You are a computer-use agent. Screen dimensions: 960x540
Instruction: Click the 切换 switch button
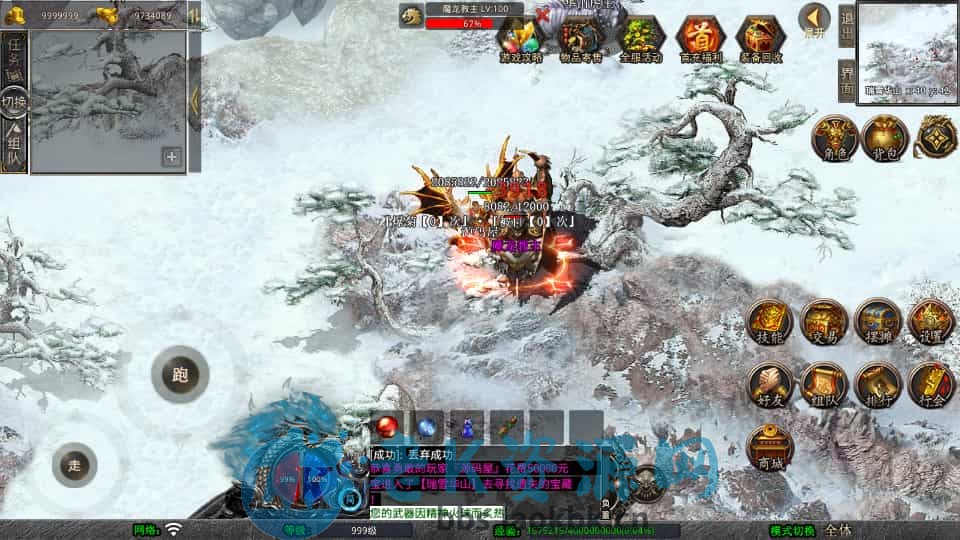[14, 102]
